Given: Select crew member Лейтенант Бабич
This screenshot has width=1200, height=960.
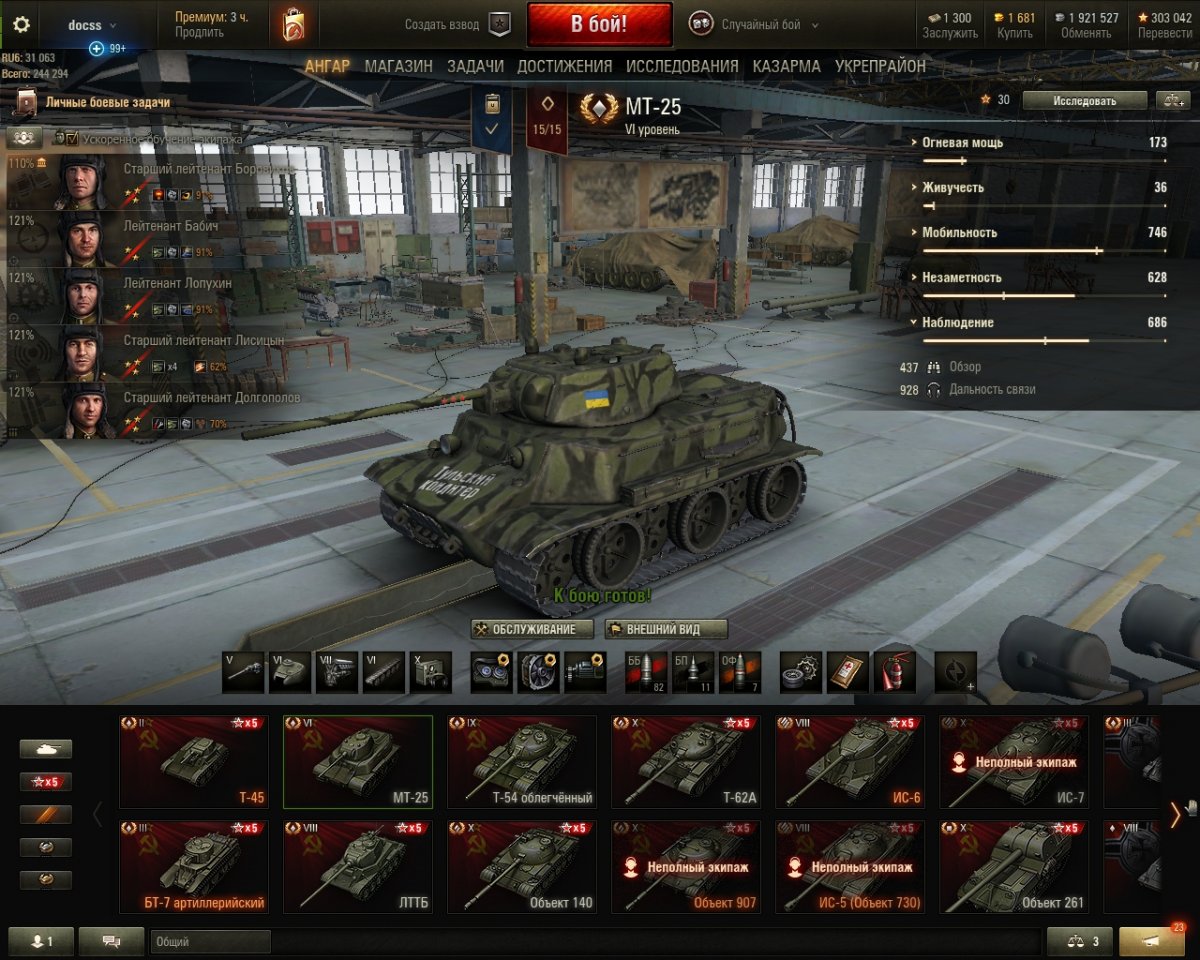Looking at the screenshot, I should point(150,238).
